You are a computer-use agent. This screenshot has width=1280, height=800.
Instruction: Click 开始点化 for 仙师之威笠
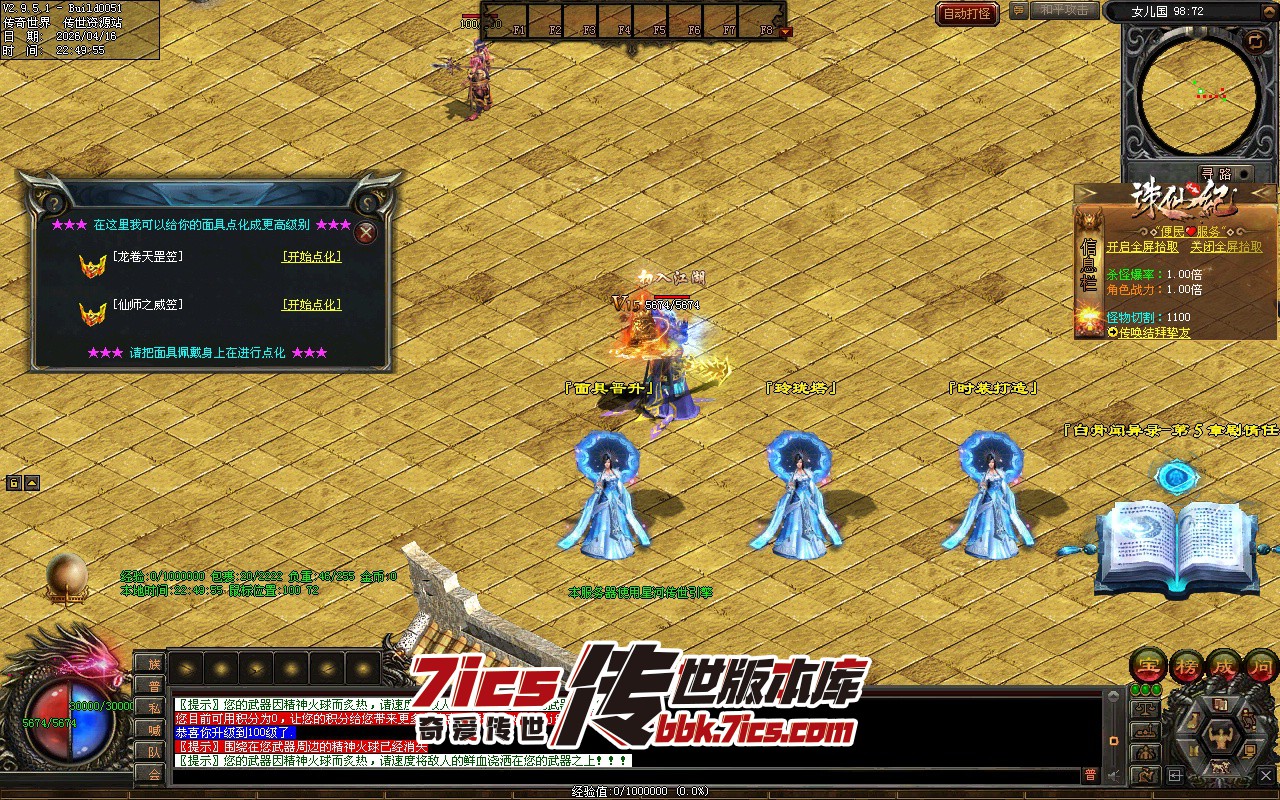click(x=312, y=305)
